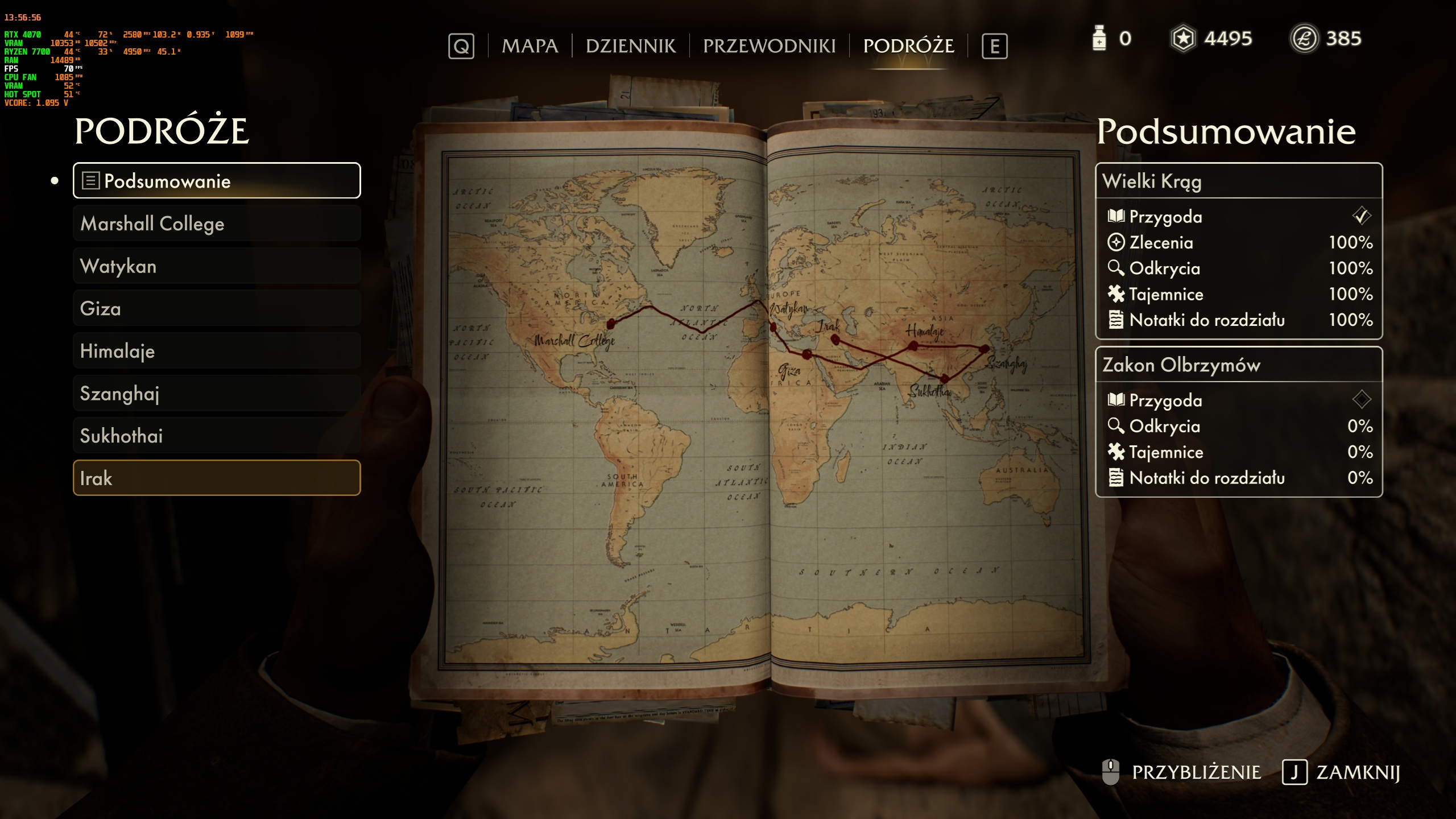Viewport: 1456px width, 819px height.
Task: Click the Zakon Olbrzymów summary panel header
Action: click(1238, 365)
